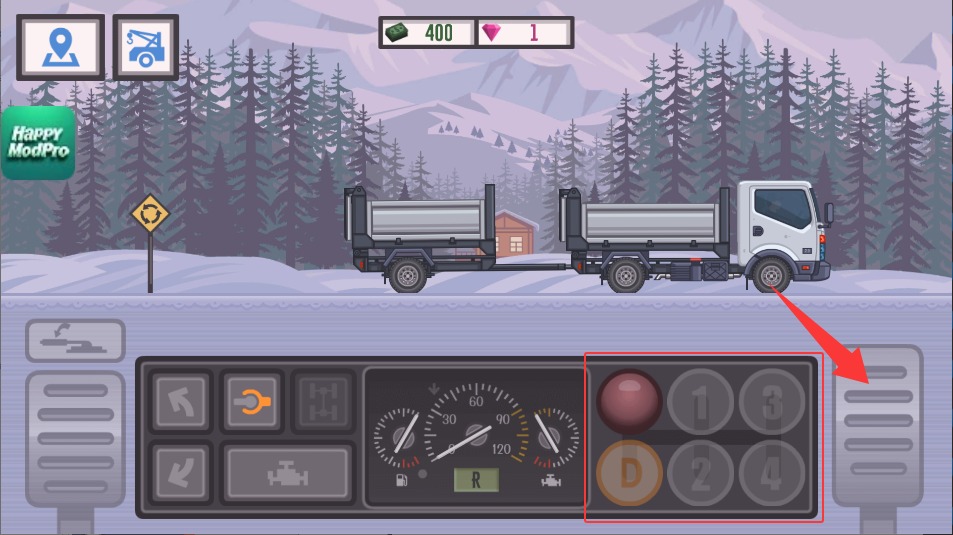Viewport: 953px width, 535px height.
Task: Tap the HappyModPro overlay badge
Action: 38,143
